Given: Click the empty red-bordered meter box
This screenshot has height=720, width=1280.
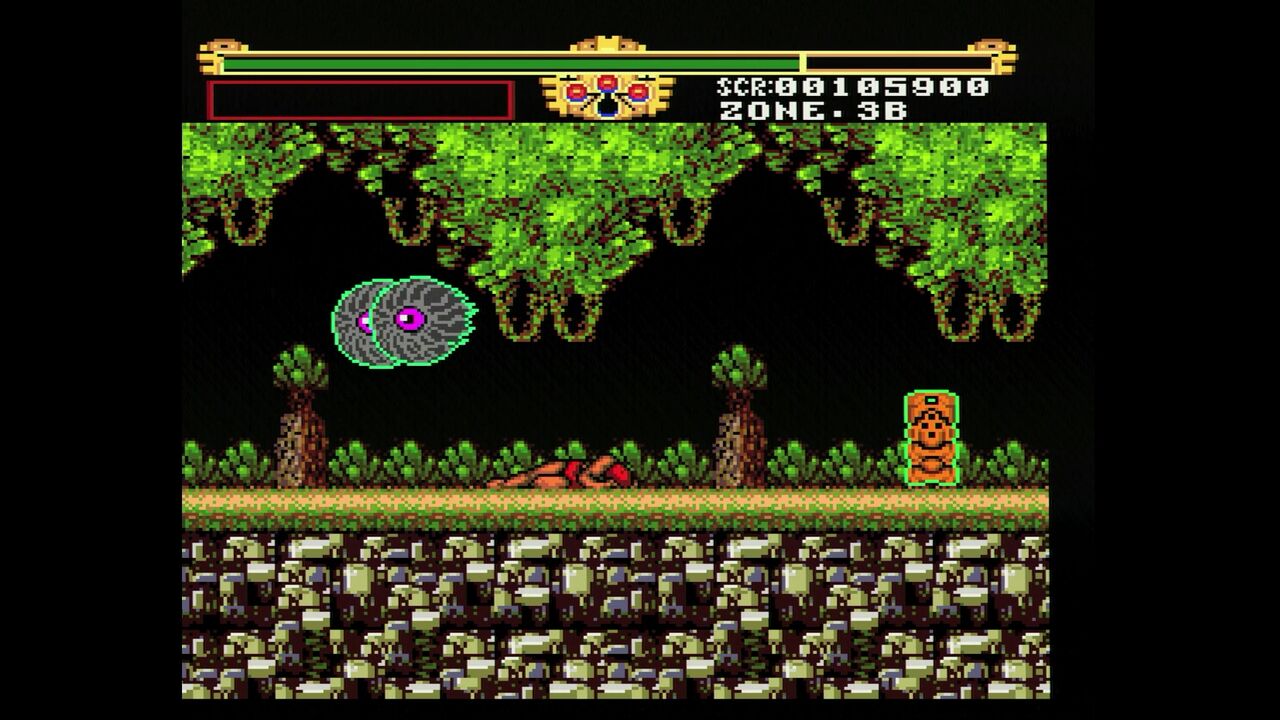Looking at the screenshot, I should tap(360, 96).
